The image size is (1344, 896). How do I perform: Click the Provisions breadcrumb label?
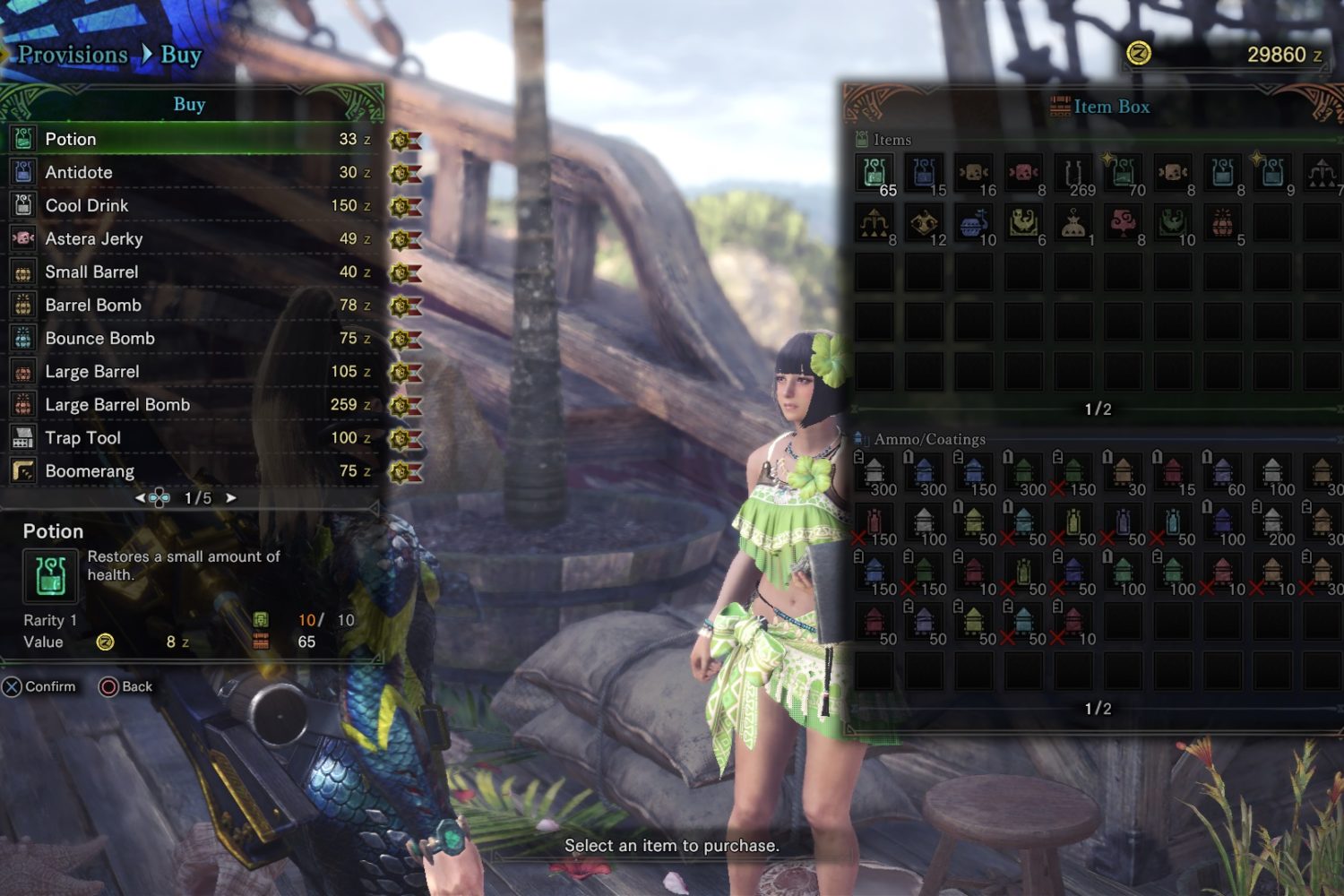[73, 55]
